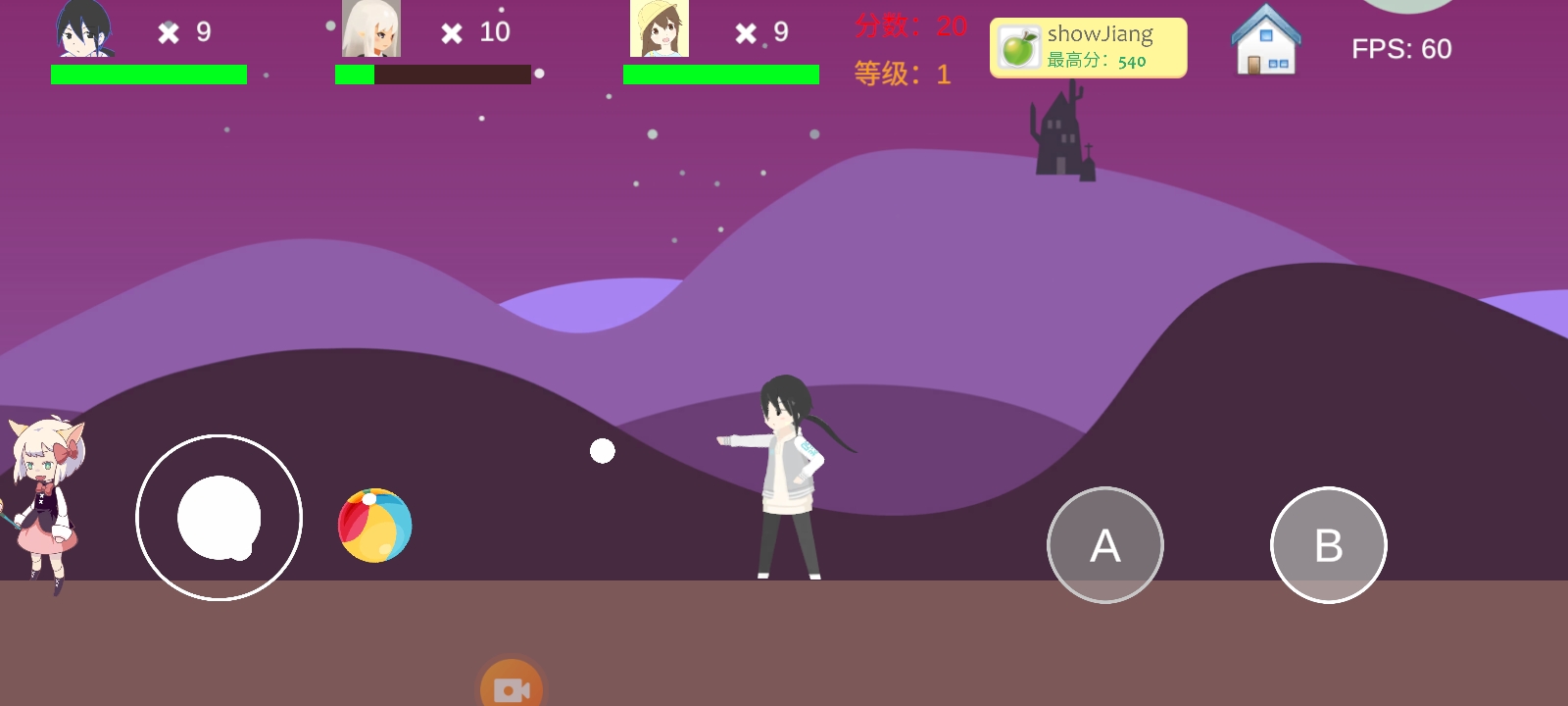Screen dimensions: 1568x706
Task: Select the beach ball skill icon
Action: click(373, 526)
